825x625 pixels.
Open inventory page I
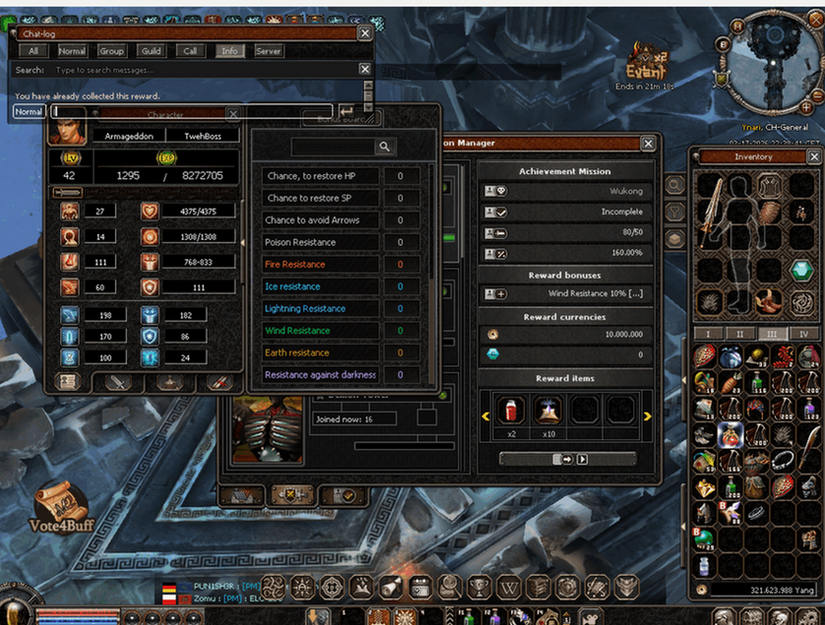(x=708, y=333)
